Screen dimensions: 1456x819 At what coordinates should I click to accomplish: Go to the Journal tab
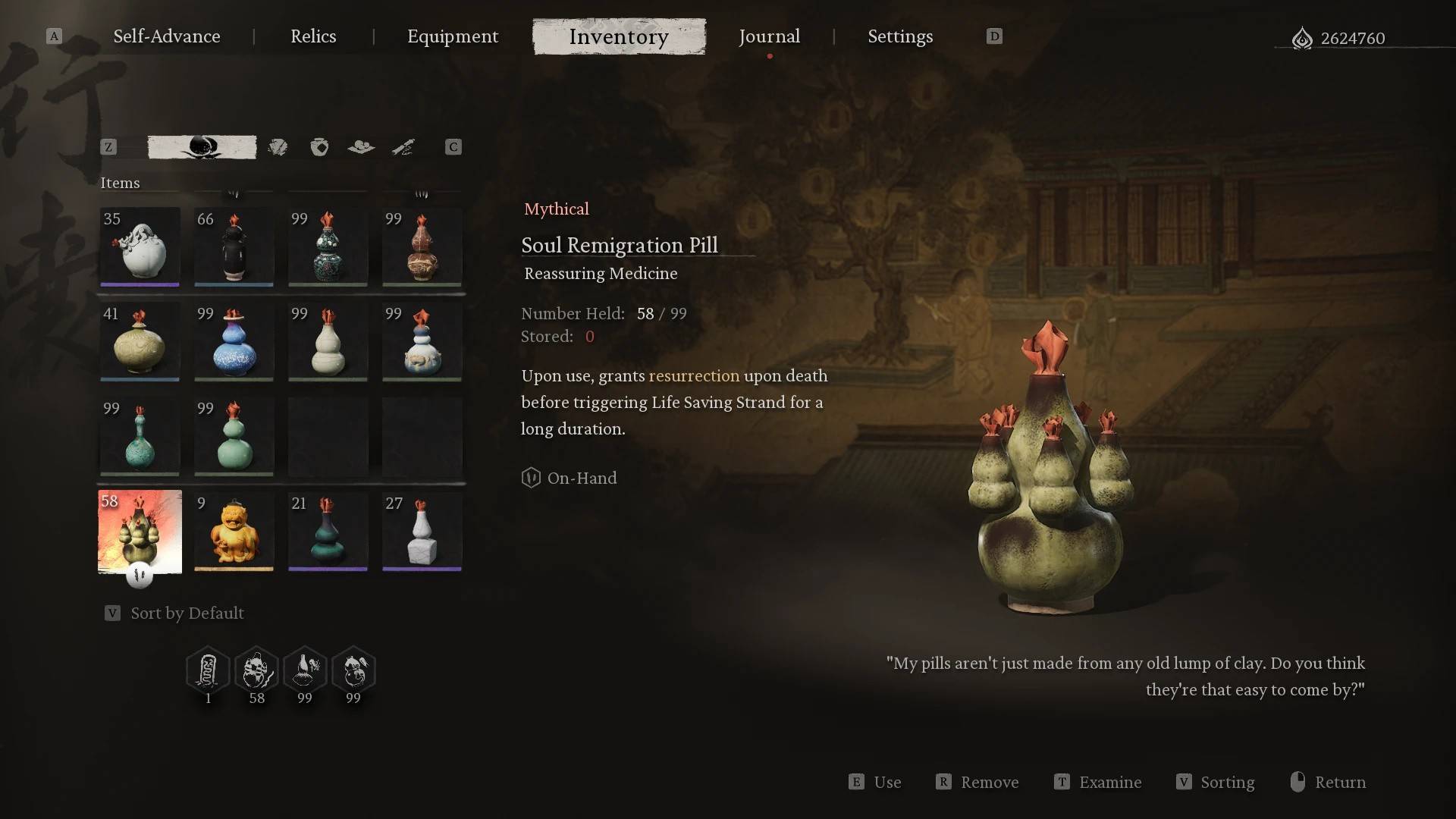(x=769, y=36)
